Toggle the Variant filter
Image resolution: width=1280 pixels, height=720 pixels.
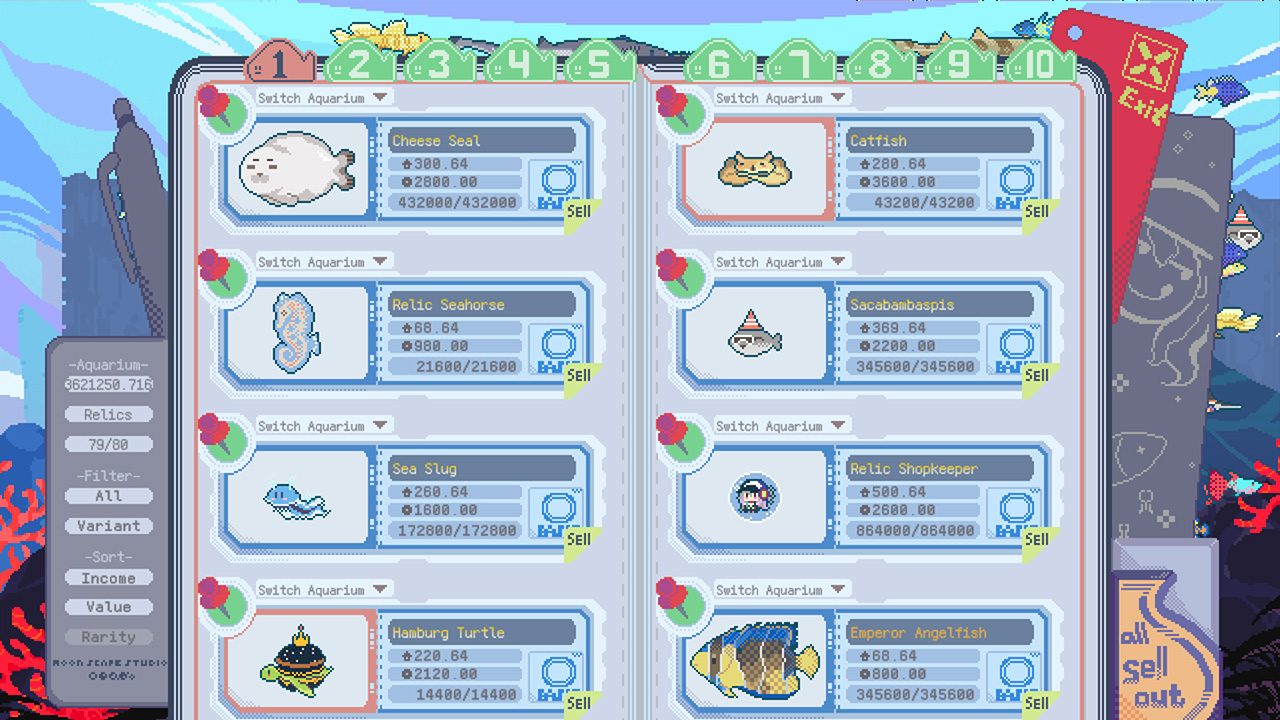(108, 526)
